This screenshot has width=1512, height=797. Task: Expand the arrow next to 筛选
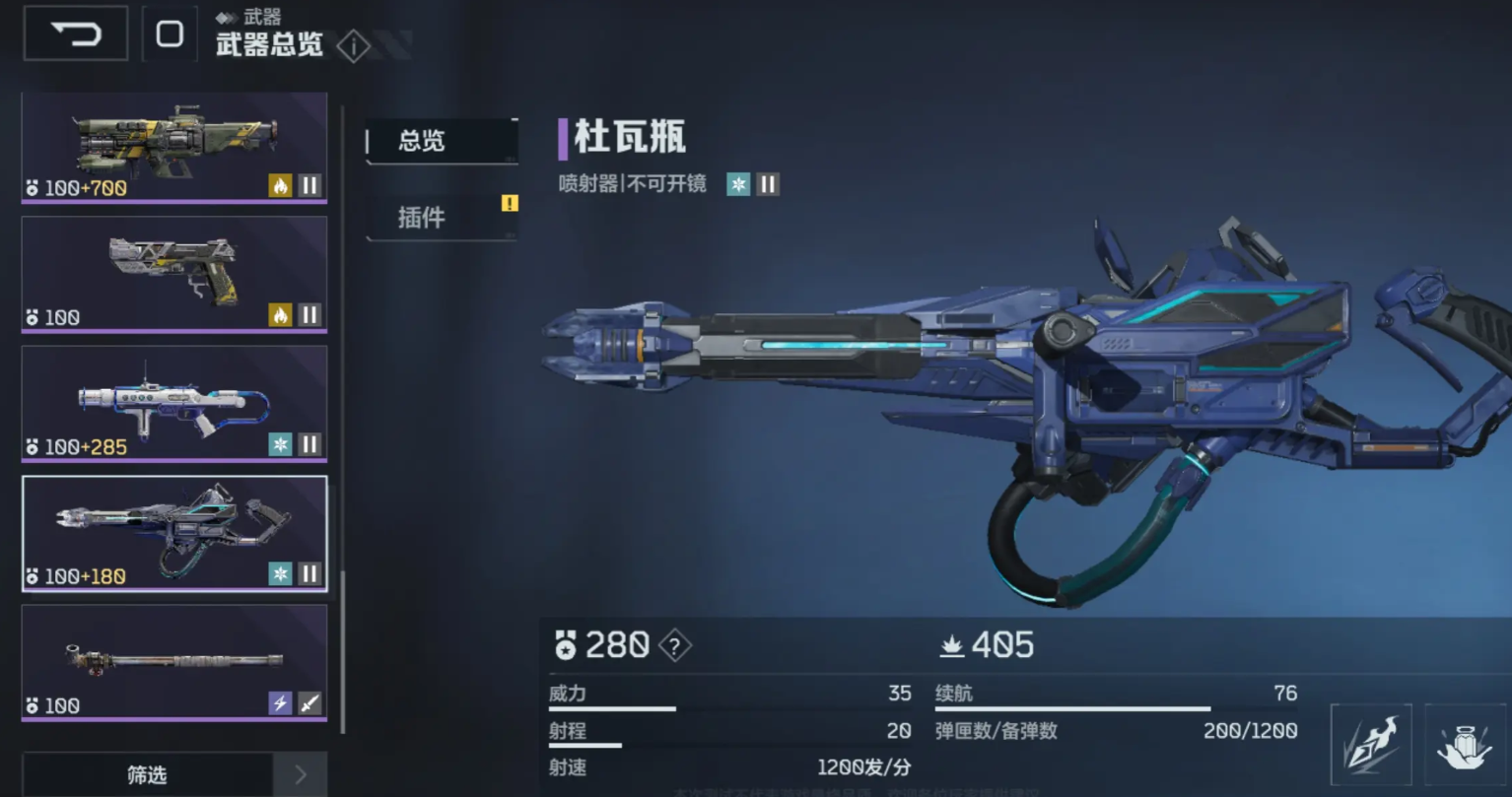tap(301, 775)
